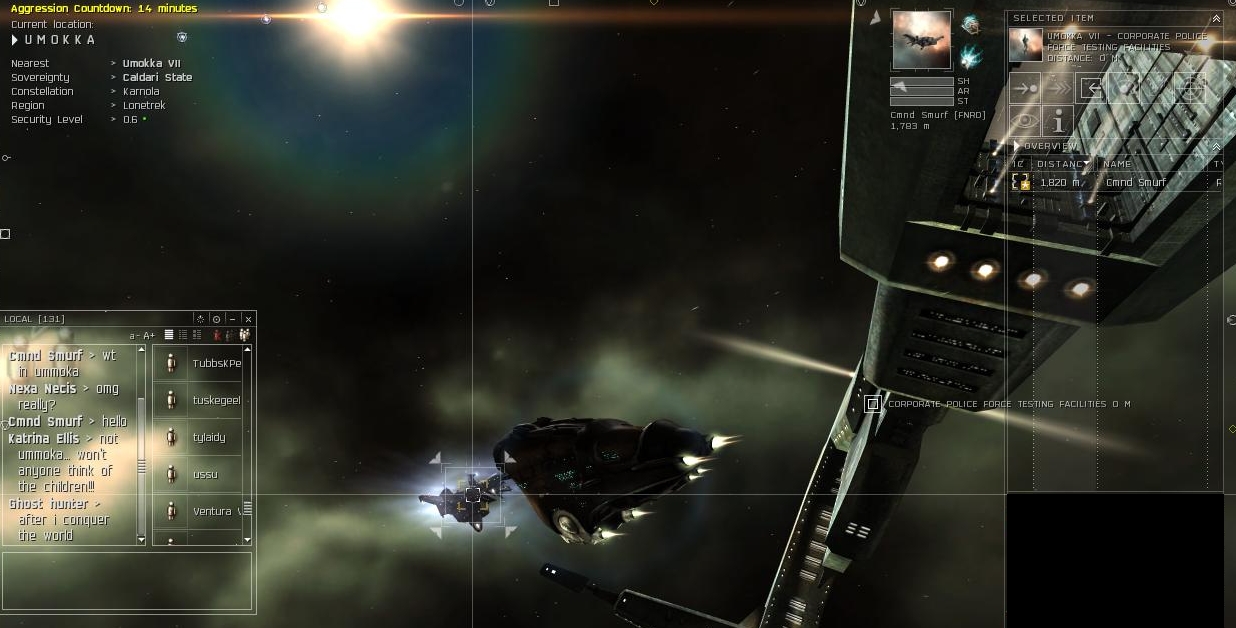Image resolution: width=1236 pixels, height=628 pixels.
Task: Collapse the Selected Item panel
Action: 1216,18
